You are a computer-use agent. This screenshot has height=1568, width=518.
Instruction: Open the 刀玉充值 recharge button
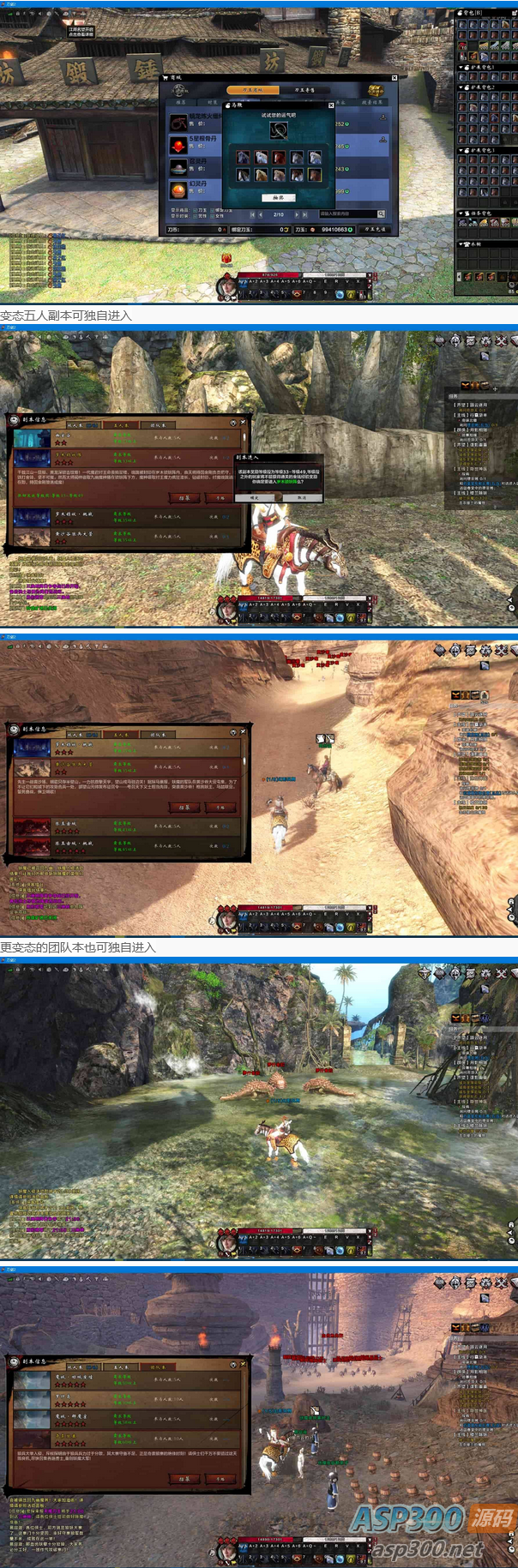(x=375, y=229)
